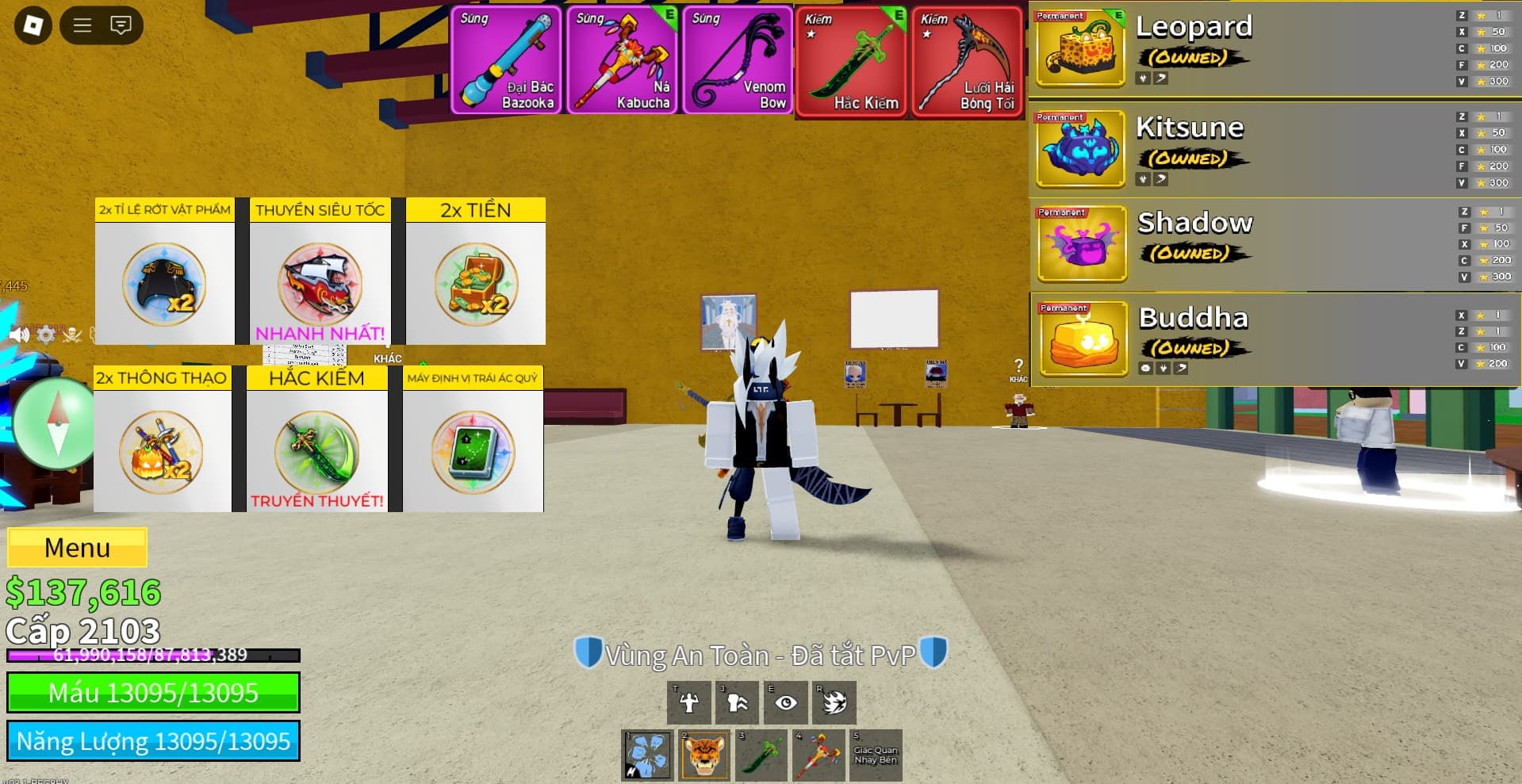The image size is (1522, 784).
Task: Open the Roblox logo menu
Action: coord(33,25)
